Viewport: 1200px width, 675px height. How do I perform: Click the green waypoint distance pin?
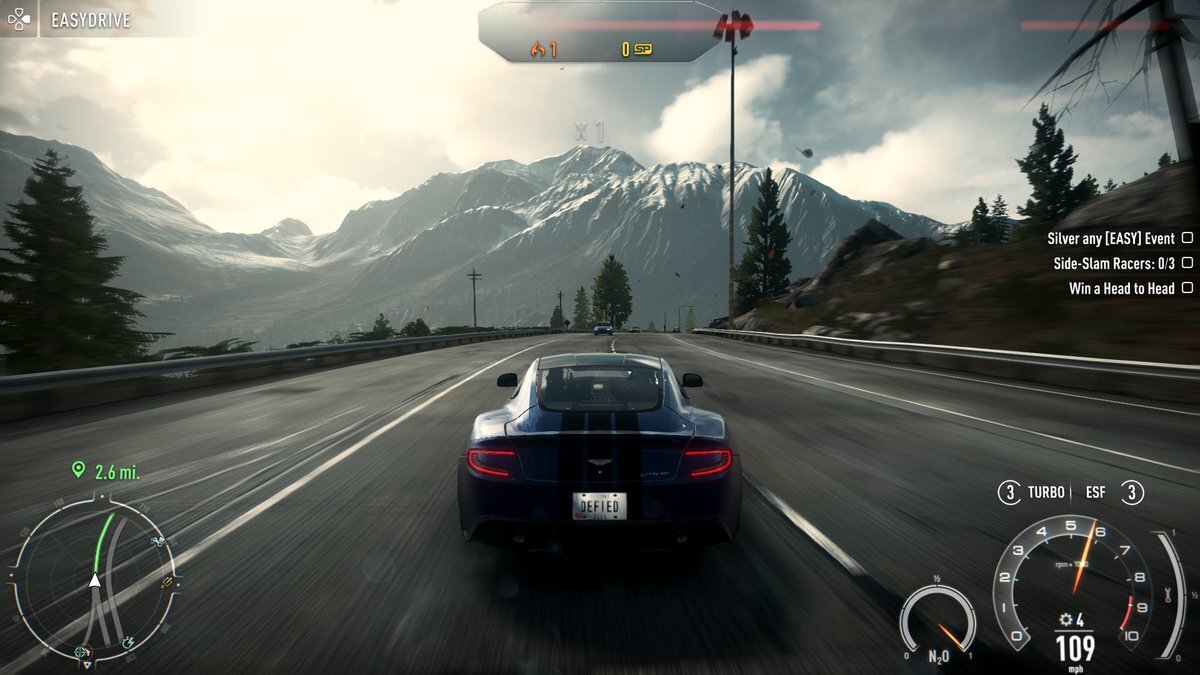click(x=77, y=470)
